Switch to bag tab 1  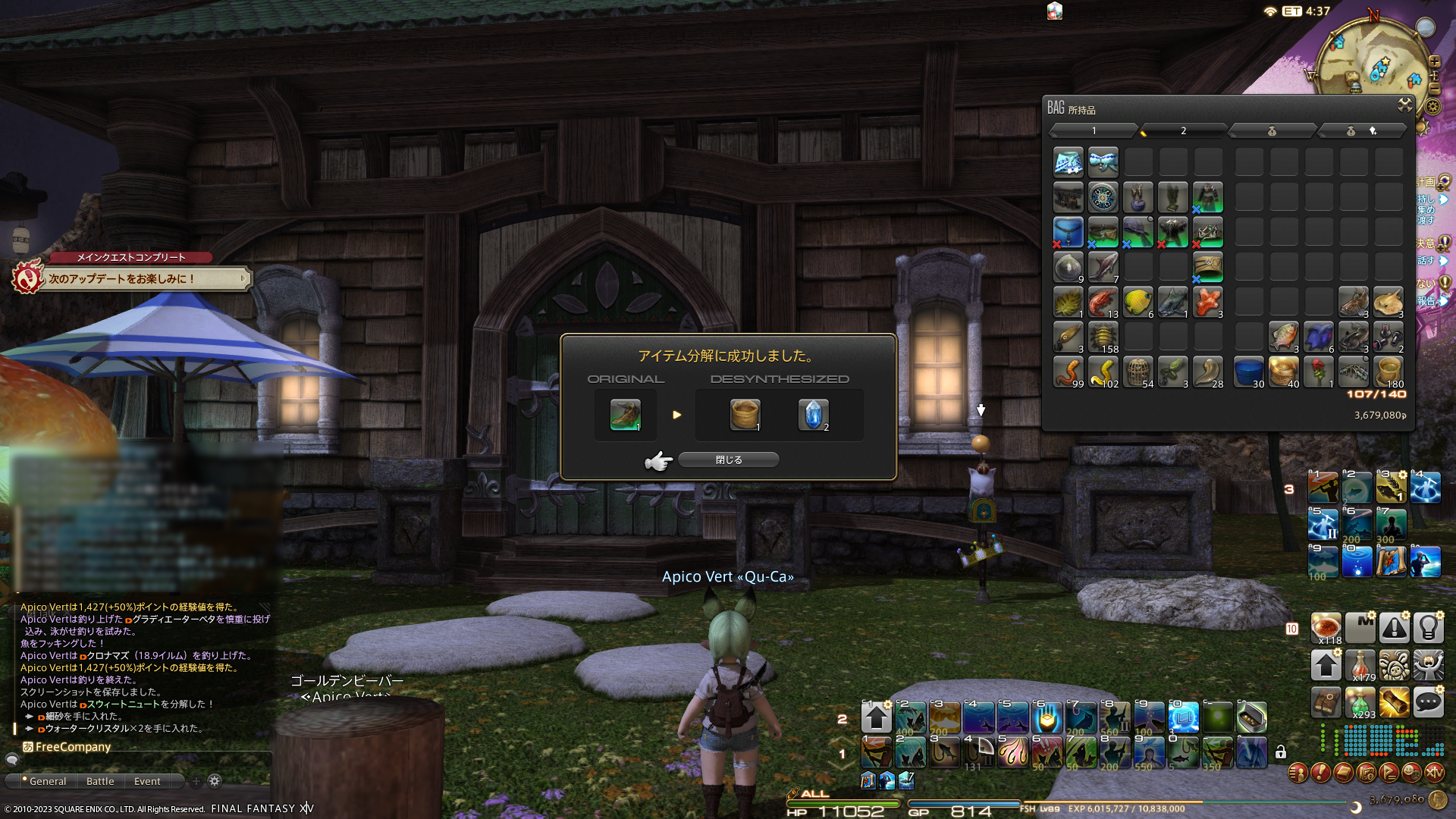(1094, 131)
